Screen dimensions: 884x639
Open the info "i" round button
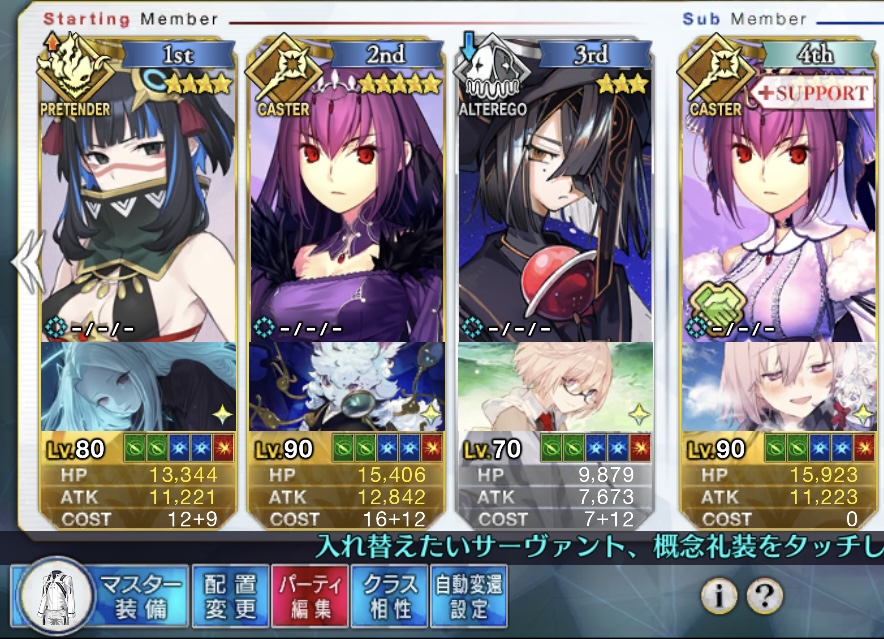tap(718, 597)
